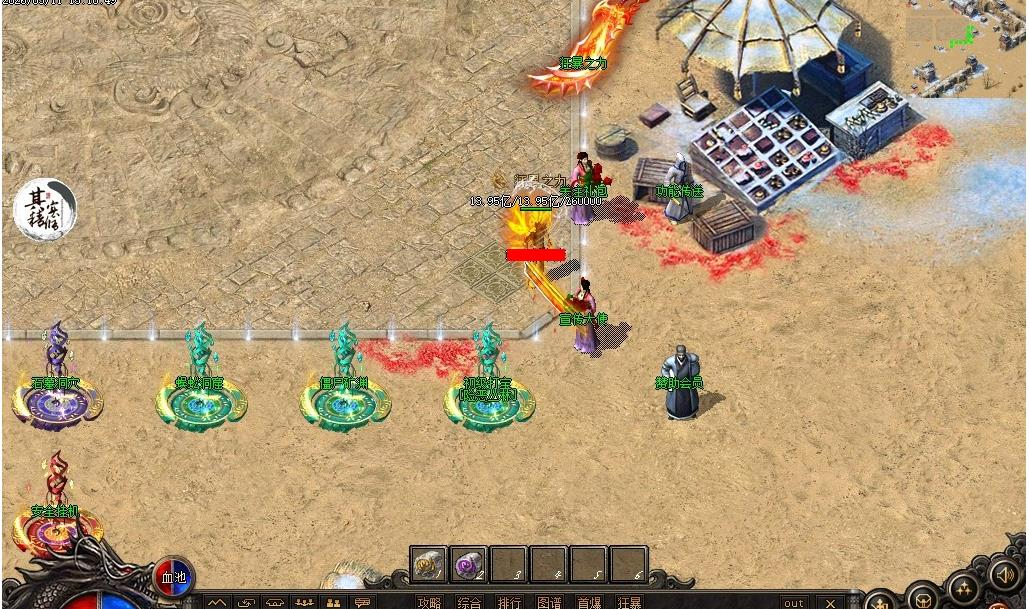Show the 排行 ranking list

coord(509,602)
